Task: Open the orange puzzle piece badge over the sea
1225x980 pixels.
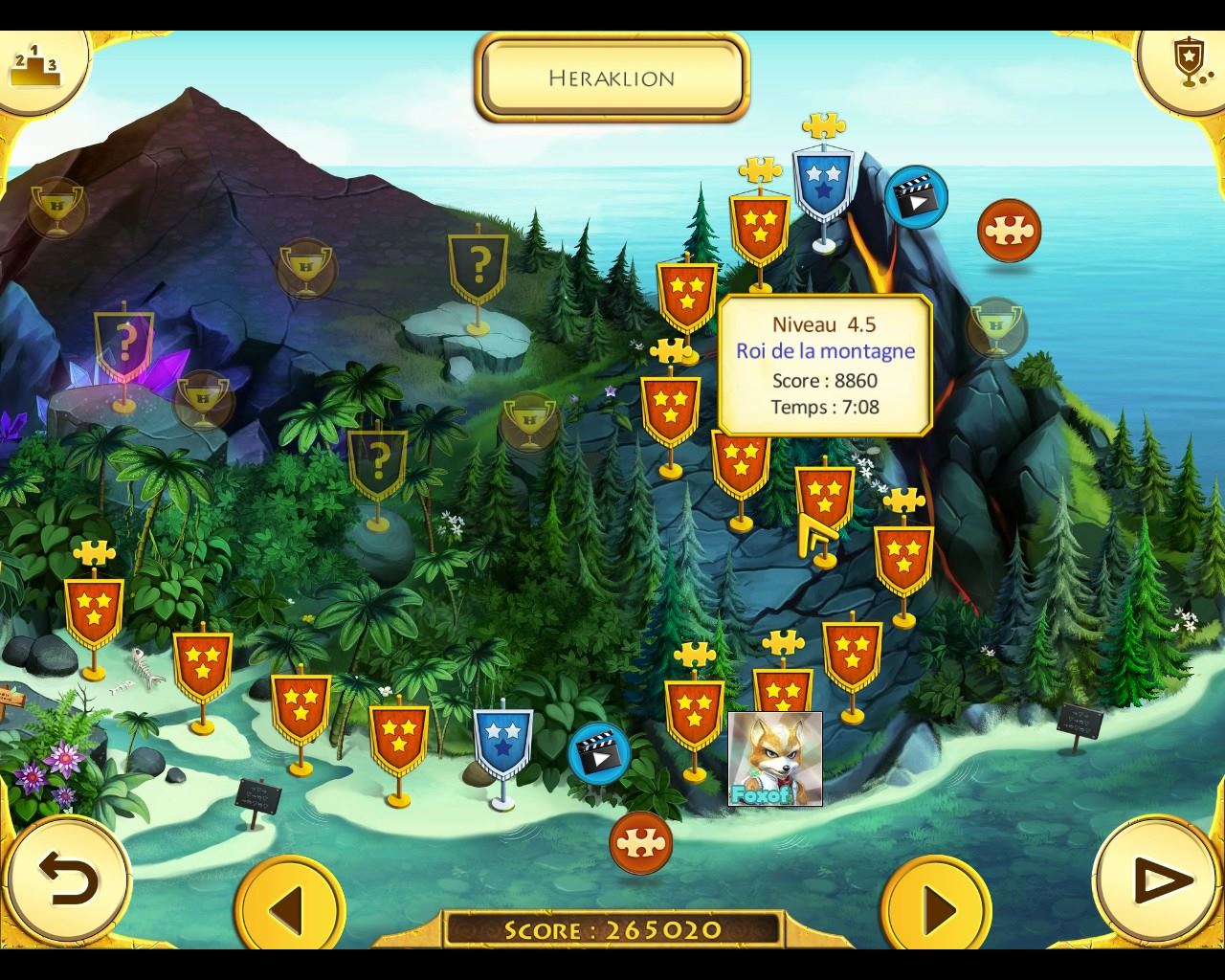Action: [1009, 231]
